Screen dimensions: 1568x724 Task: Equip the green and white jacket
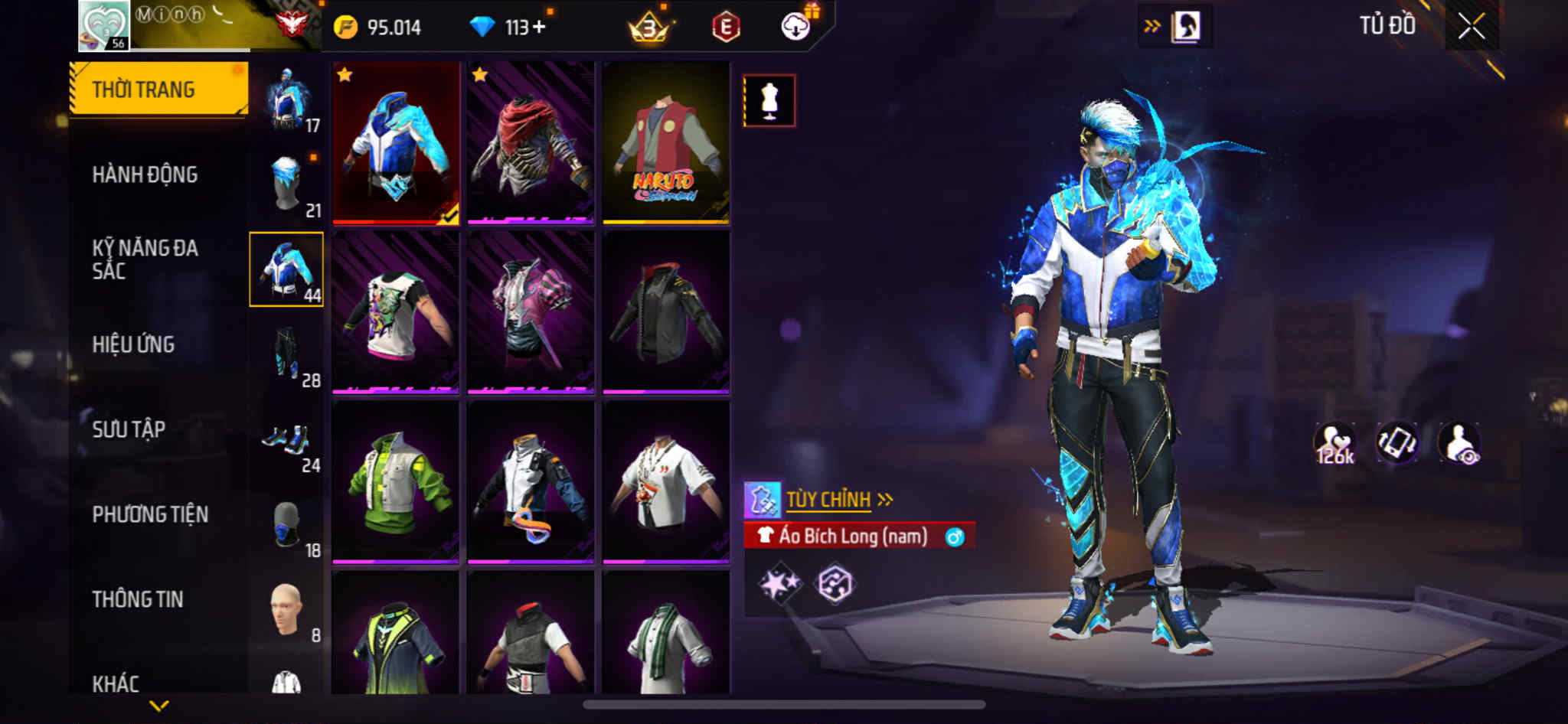396,482
